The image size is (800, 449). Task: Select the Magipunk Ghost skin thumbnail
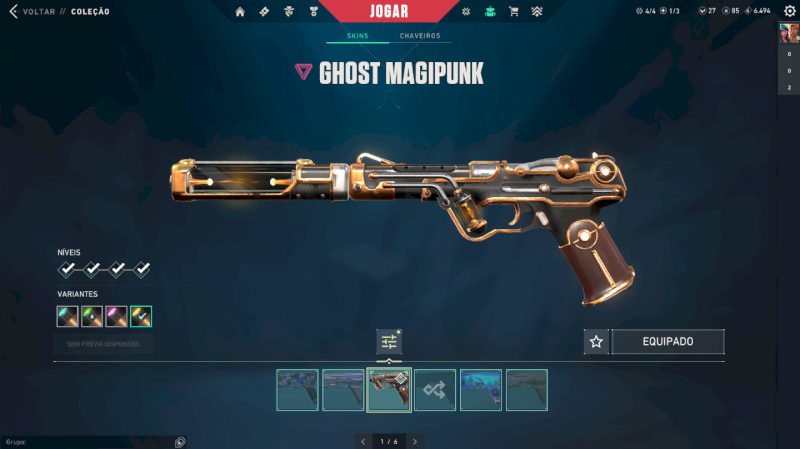[x=389, y=390]
